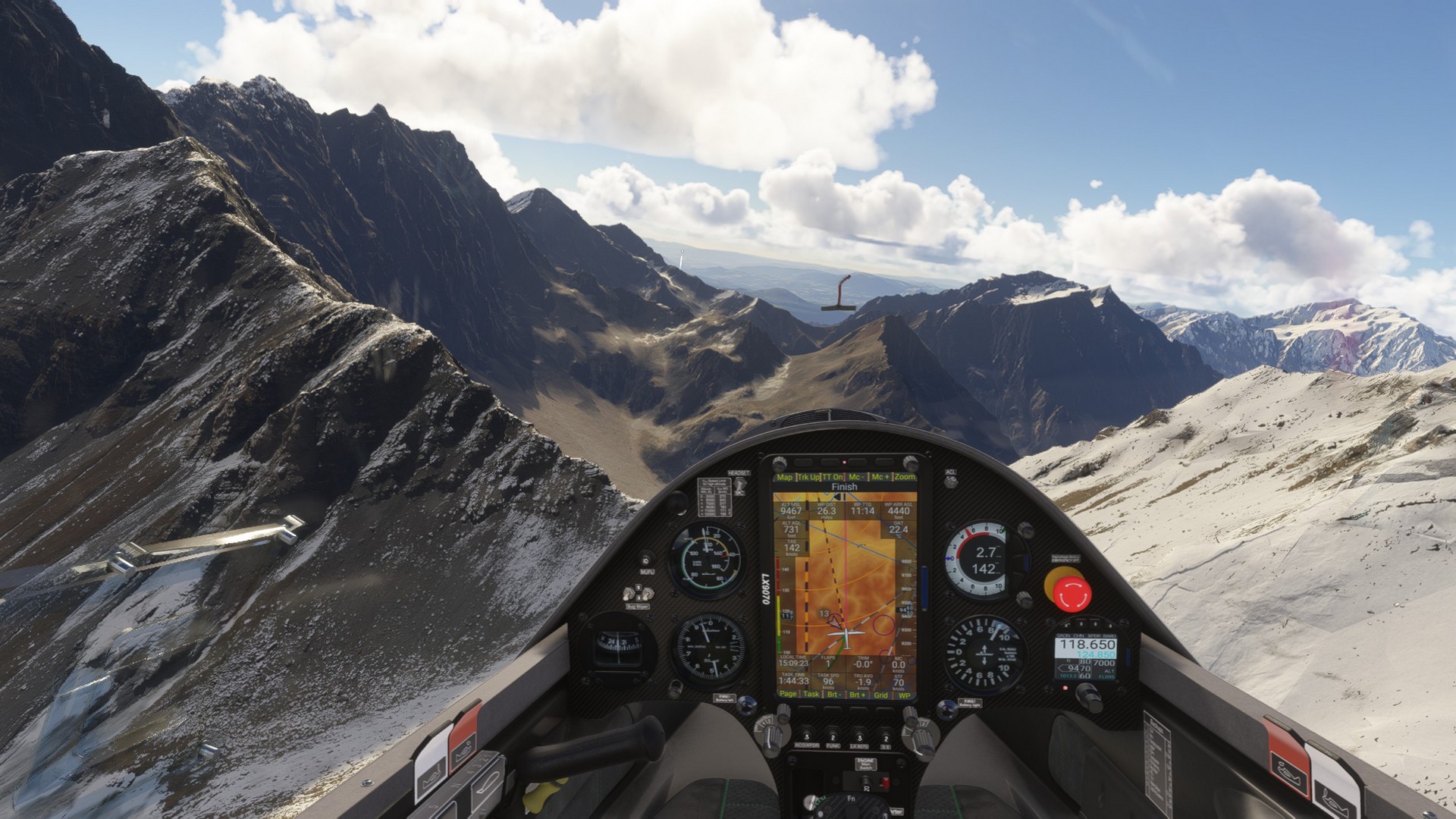Viewport: 1456px width, 819px height.
Task: Toggle the Grid softkey
Action: (881, 694)
